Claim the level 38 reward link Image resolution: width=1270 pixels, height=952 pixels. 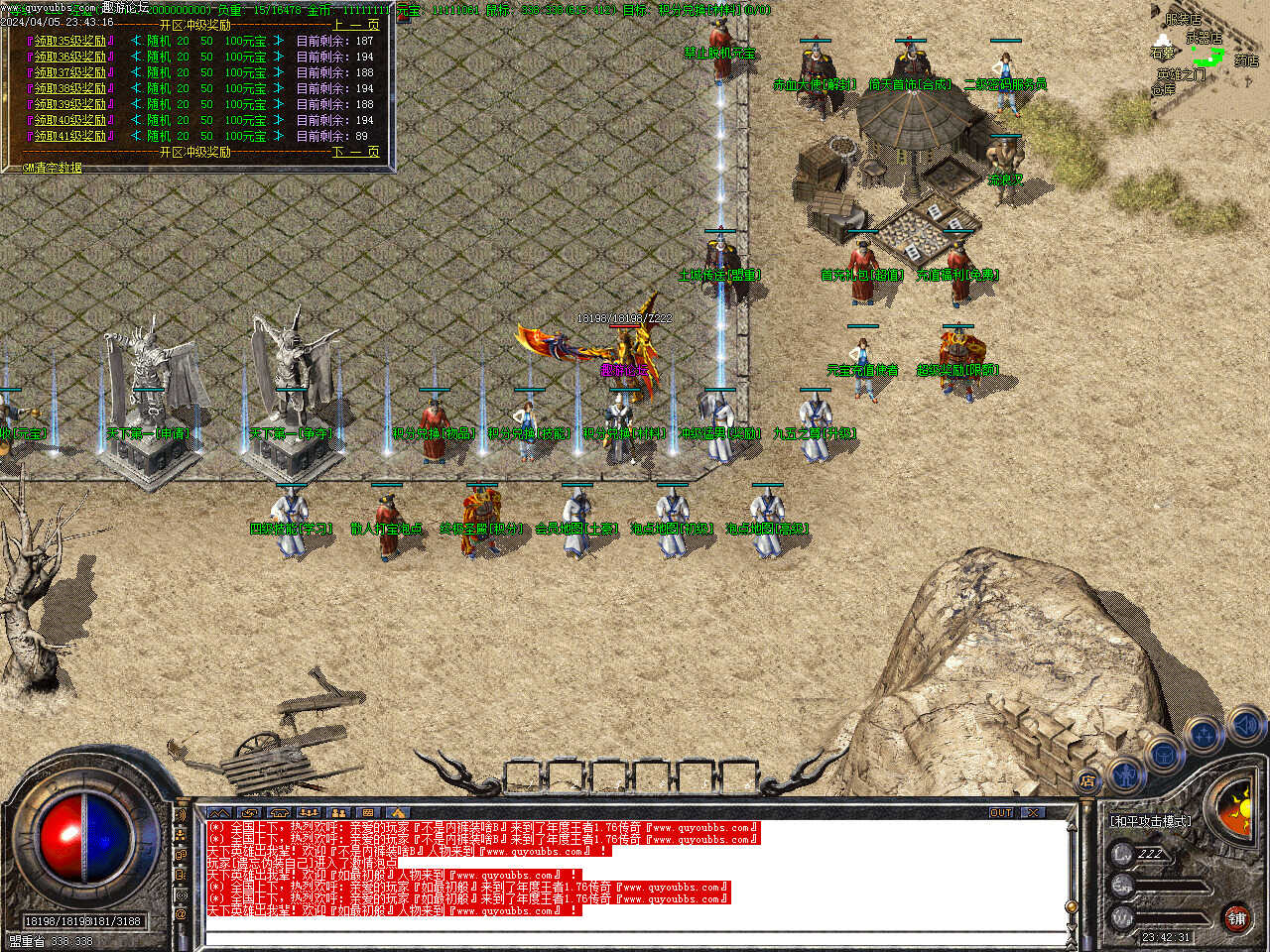(x=70, y=88)
